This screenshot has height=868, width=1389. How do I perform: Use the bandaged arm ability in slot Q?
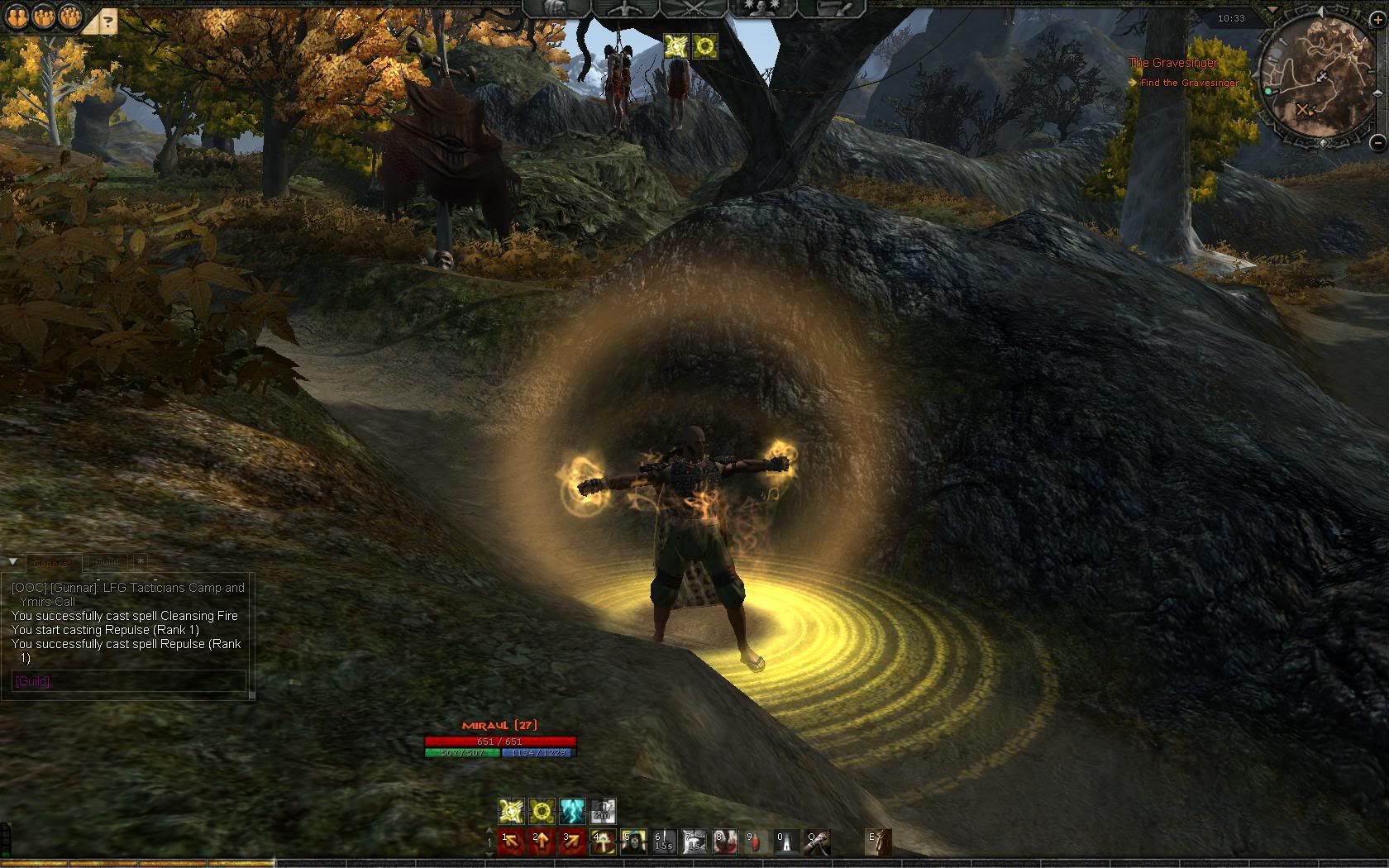(x=817, y=842)
